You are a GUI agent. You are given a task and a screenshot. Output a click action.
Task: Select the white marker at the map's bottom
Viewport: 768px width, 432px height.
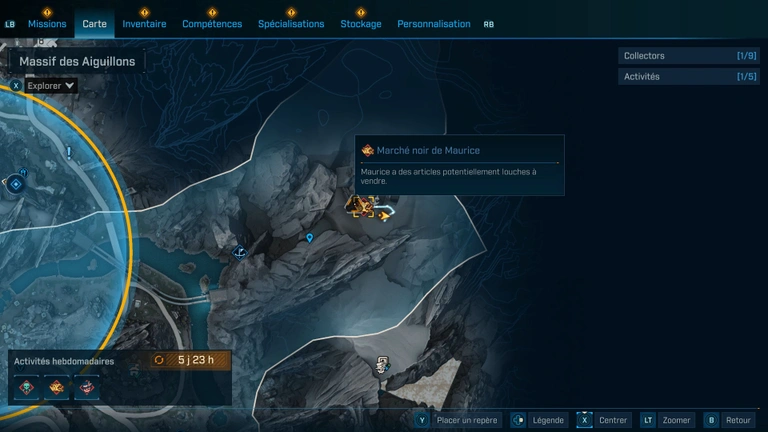[381, 366]
